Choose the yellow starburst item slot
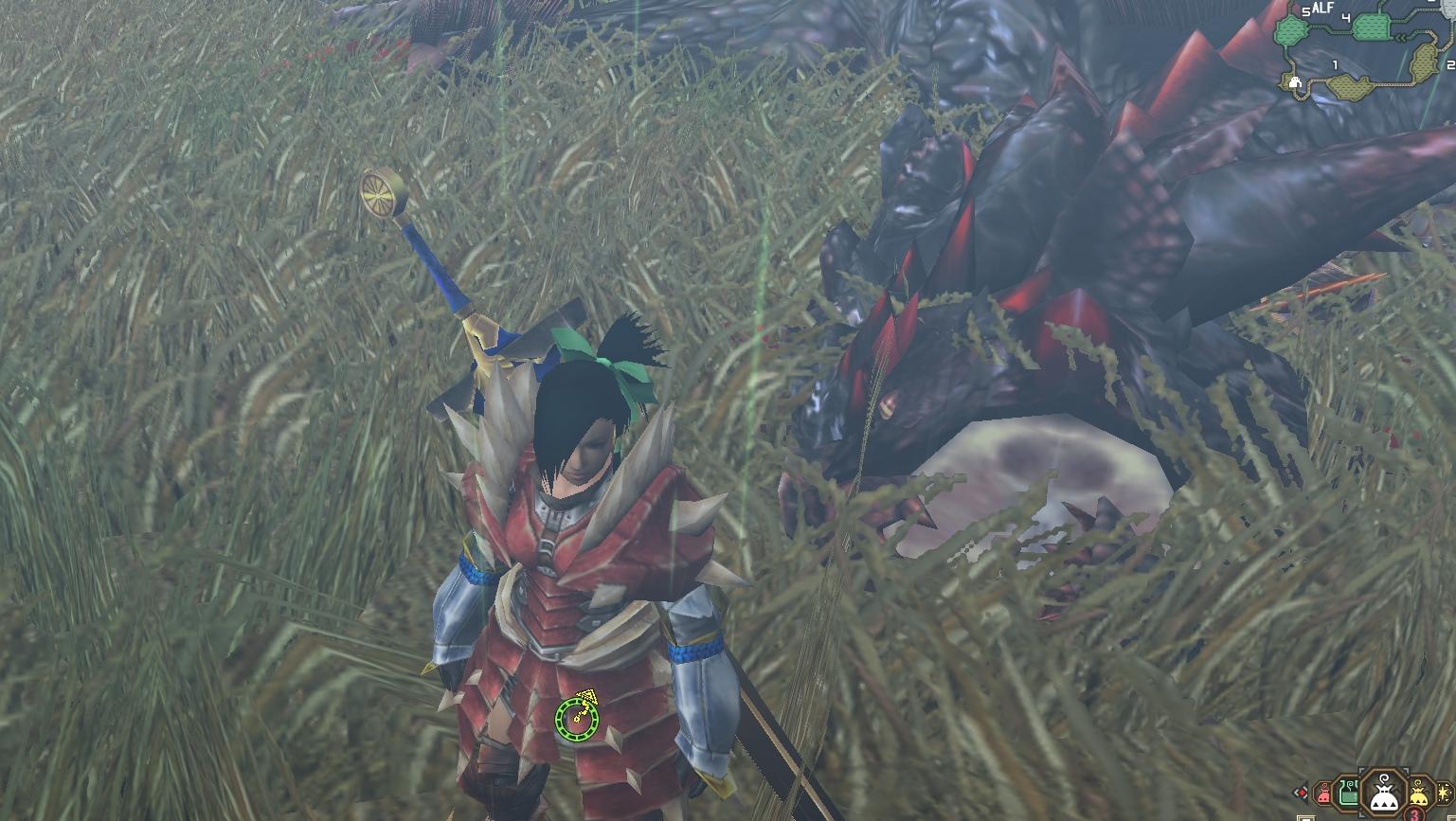Image resolution: width=1456 pixels, height=821 pixels. (1445, 793)
